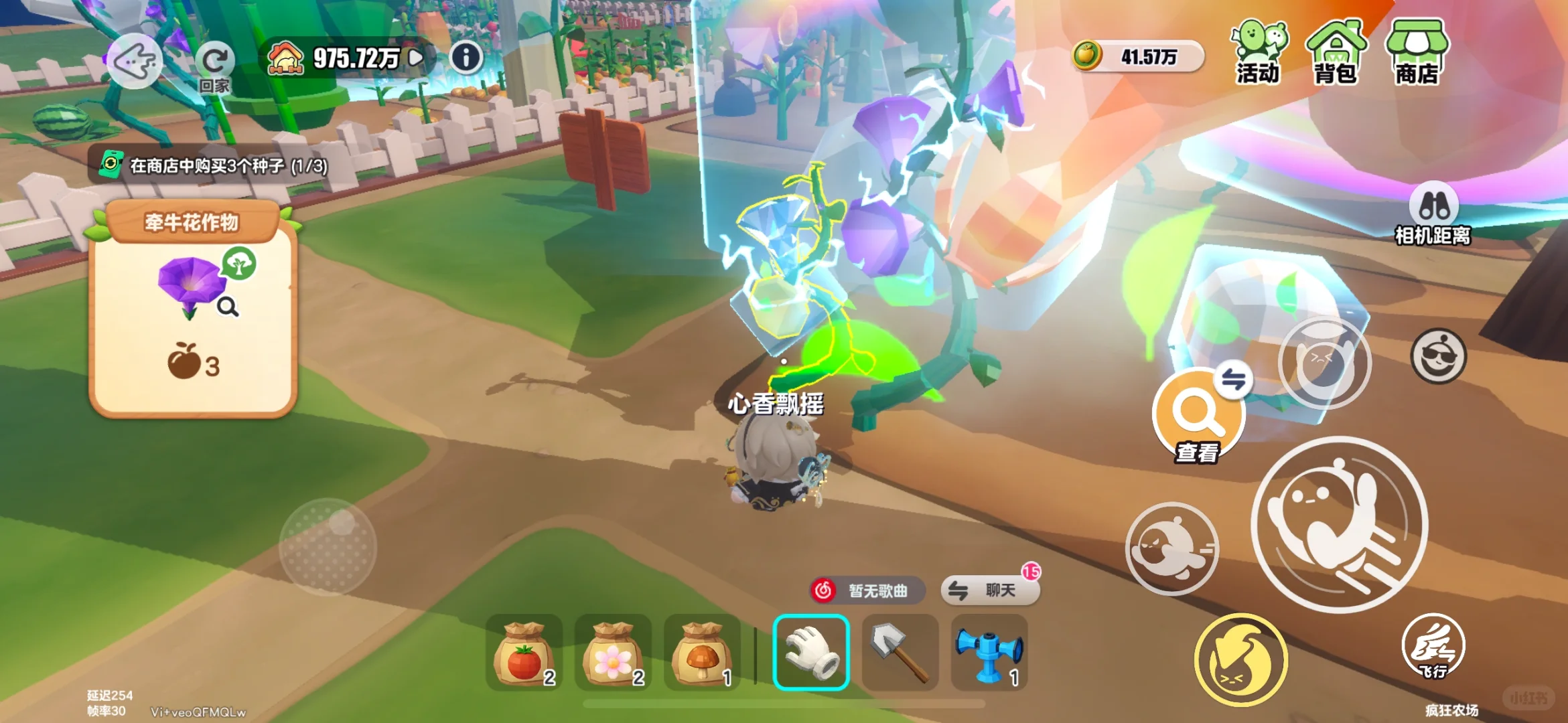Select the blue sprinkler item
1568x723 pixels.
click(x=989, y=653)
